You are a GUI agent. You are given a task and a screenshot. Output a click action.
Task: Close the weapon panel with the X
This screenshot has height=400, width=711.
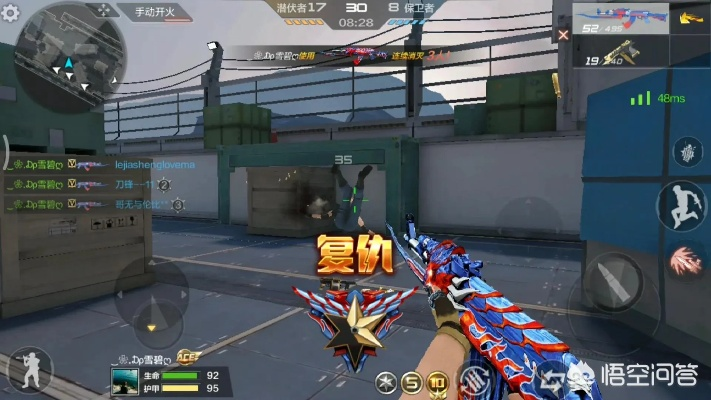[563, 34]
